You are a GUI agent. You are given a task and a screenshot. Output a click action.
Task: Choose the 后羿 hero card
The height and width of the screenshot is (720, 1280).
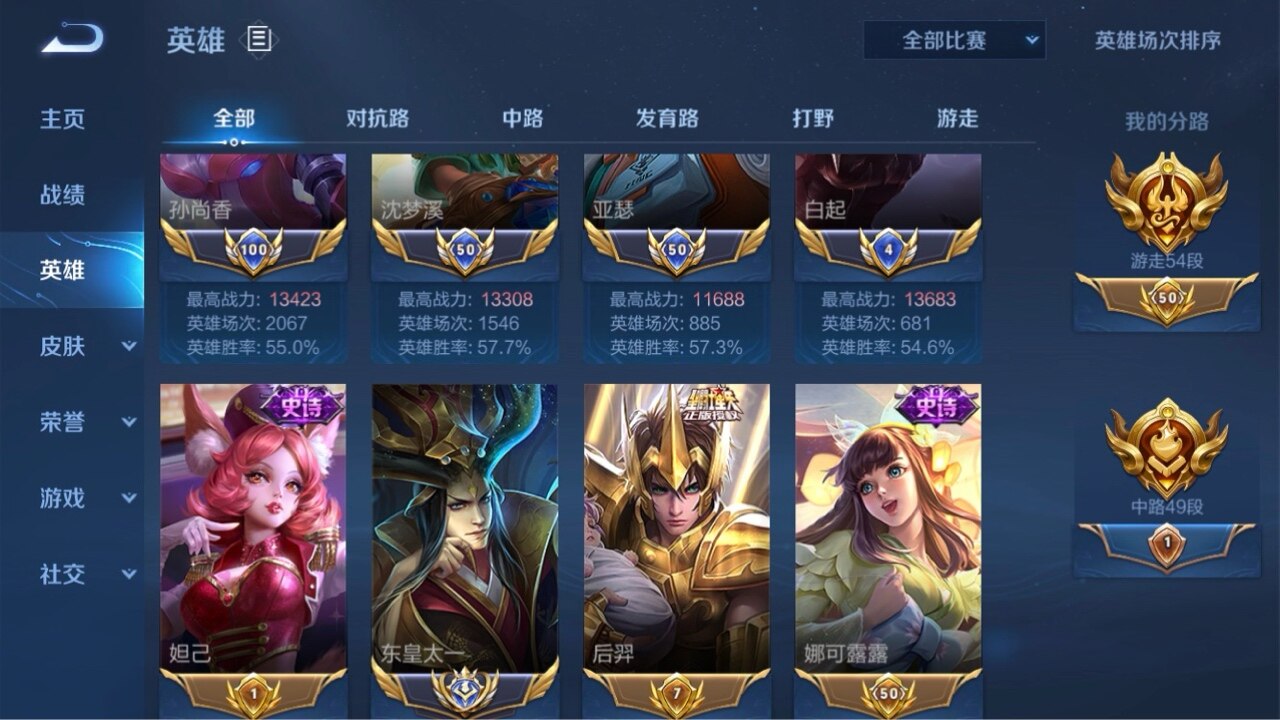[677, 530]
